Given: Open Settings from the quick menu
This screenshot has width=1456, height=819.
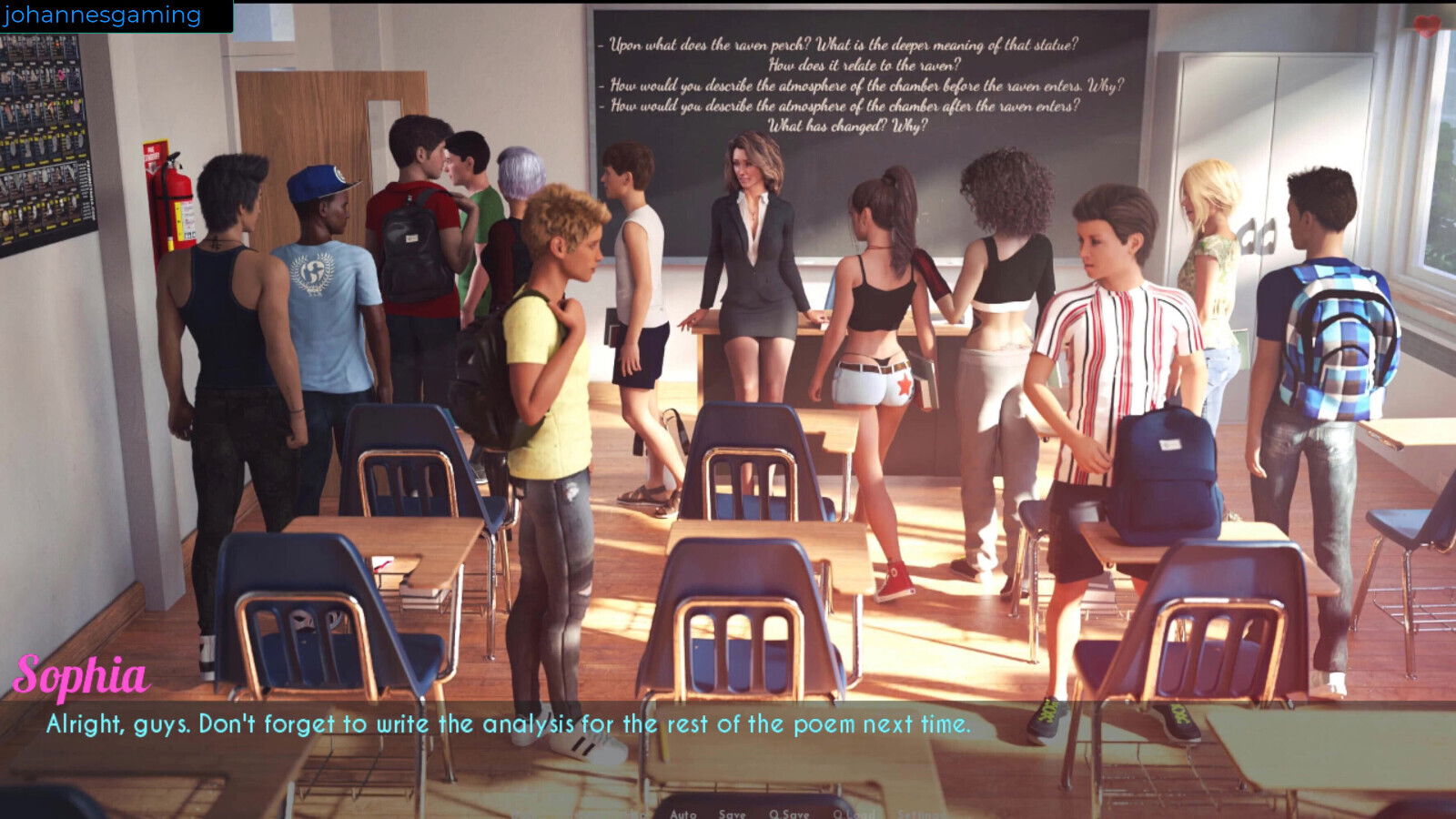Looking at the screenshot, I should point(921,814).
